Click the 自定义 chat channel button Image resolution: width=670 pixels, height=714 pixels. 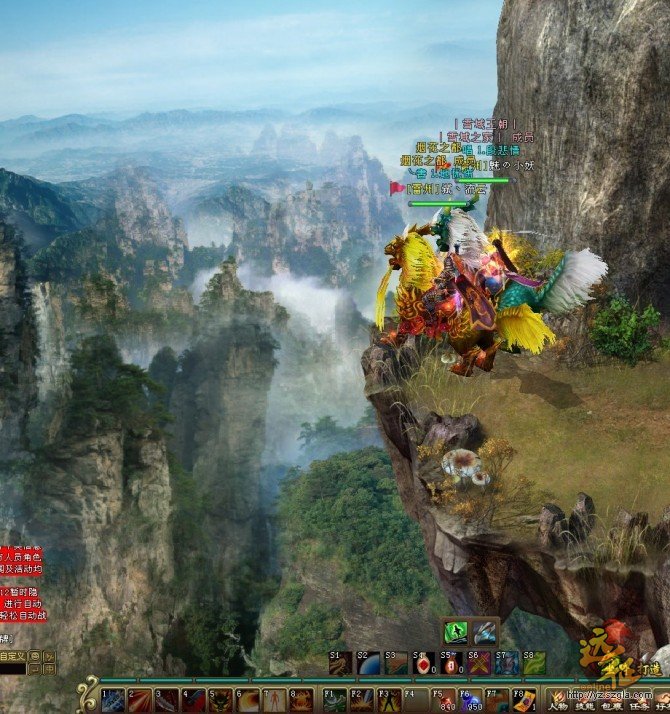click(12, 656)
